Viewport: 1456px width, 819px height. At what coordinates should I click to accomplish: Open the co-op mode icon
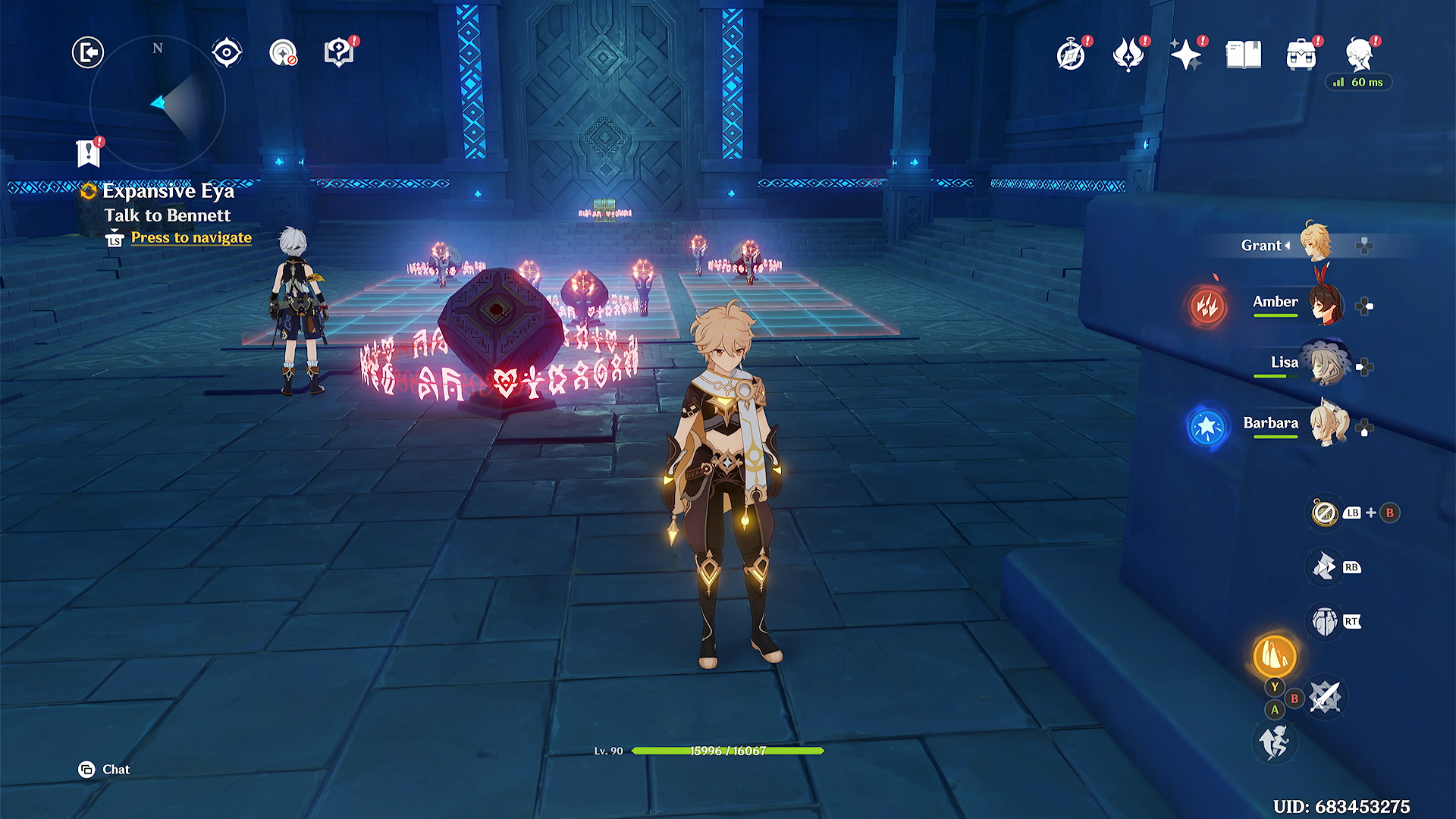click(283, 53)
